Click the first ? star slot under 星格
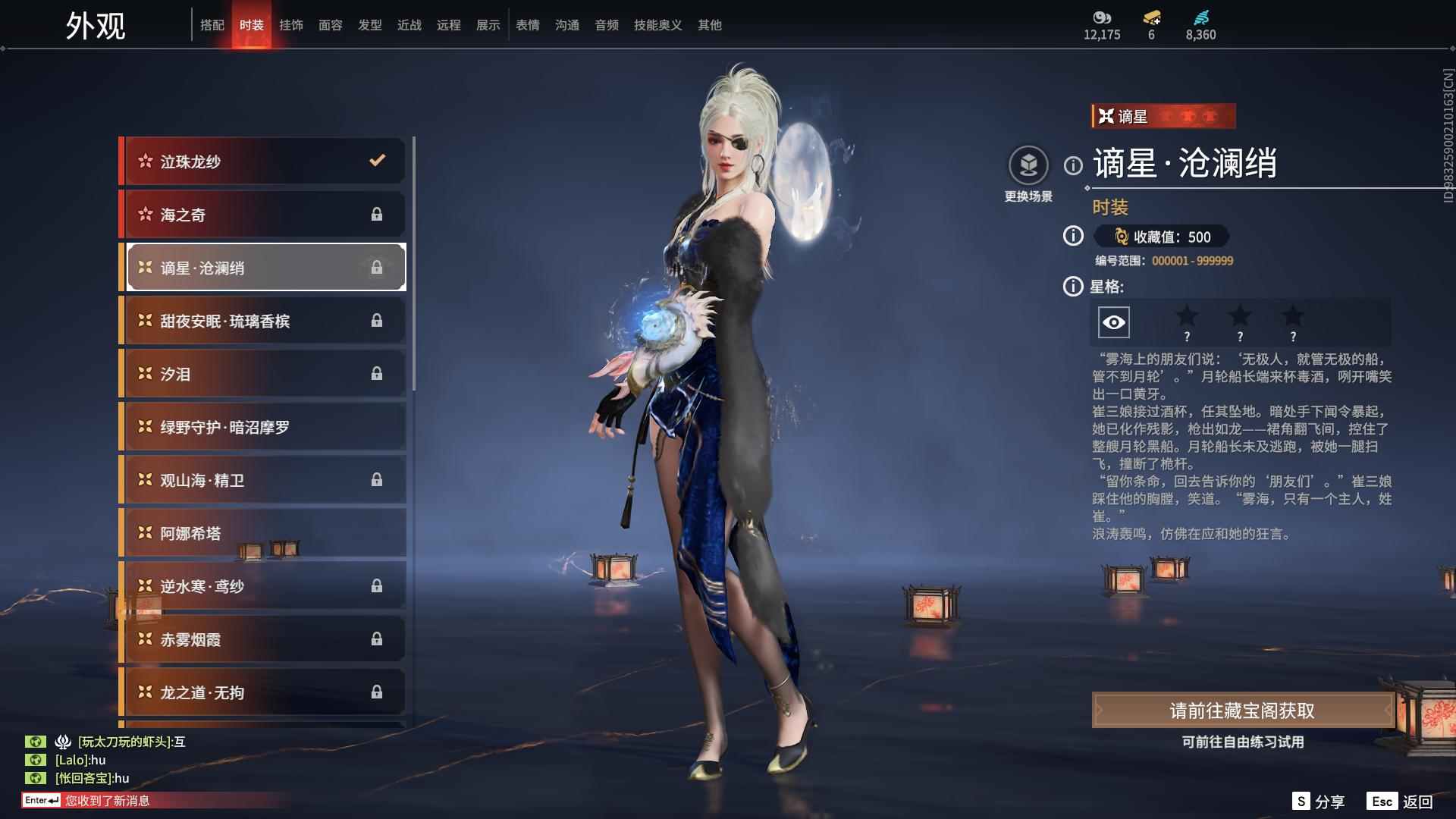 tap(1187, 322)
